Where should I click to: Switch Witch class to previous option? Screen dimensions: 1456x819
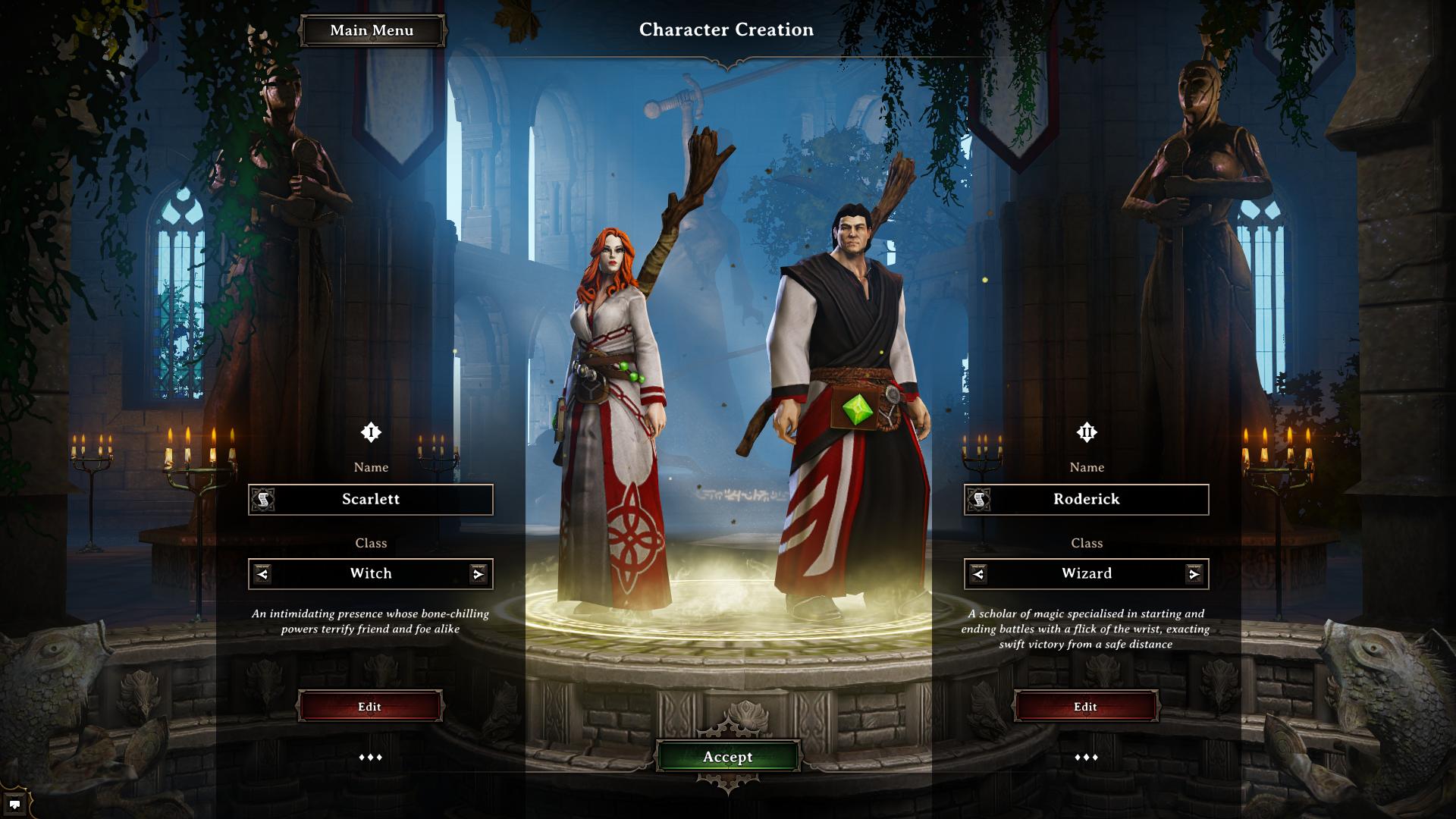click(262, 574)
